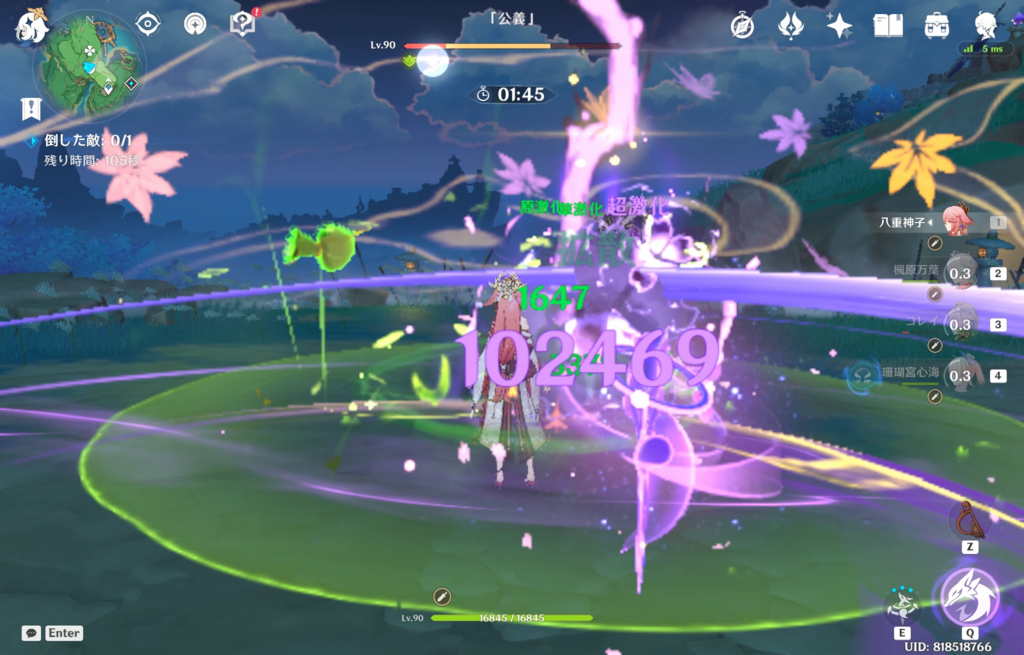The height and width of the screenshot is (655, 1024).
Task: Activate the elemental skill icon
Action: pos(902,603)
